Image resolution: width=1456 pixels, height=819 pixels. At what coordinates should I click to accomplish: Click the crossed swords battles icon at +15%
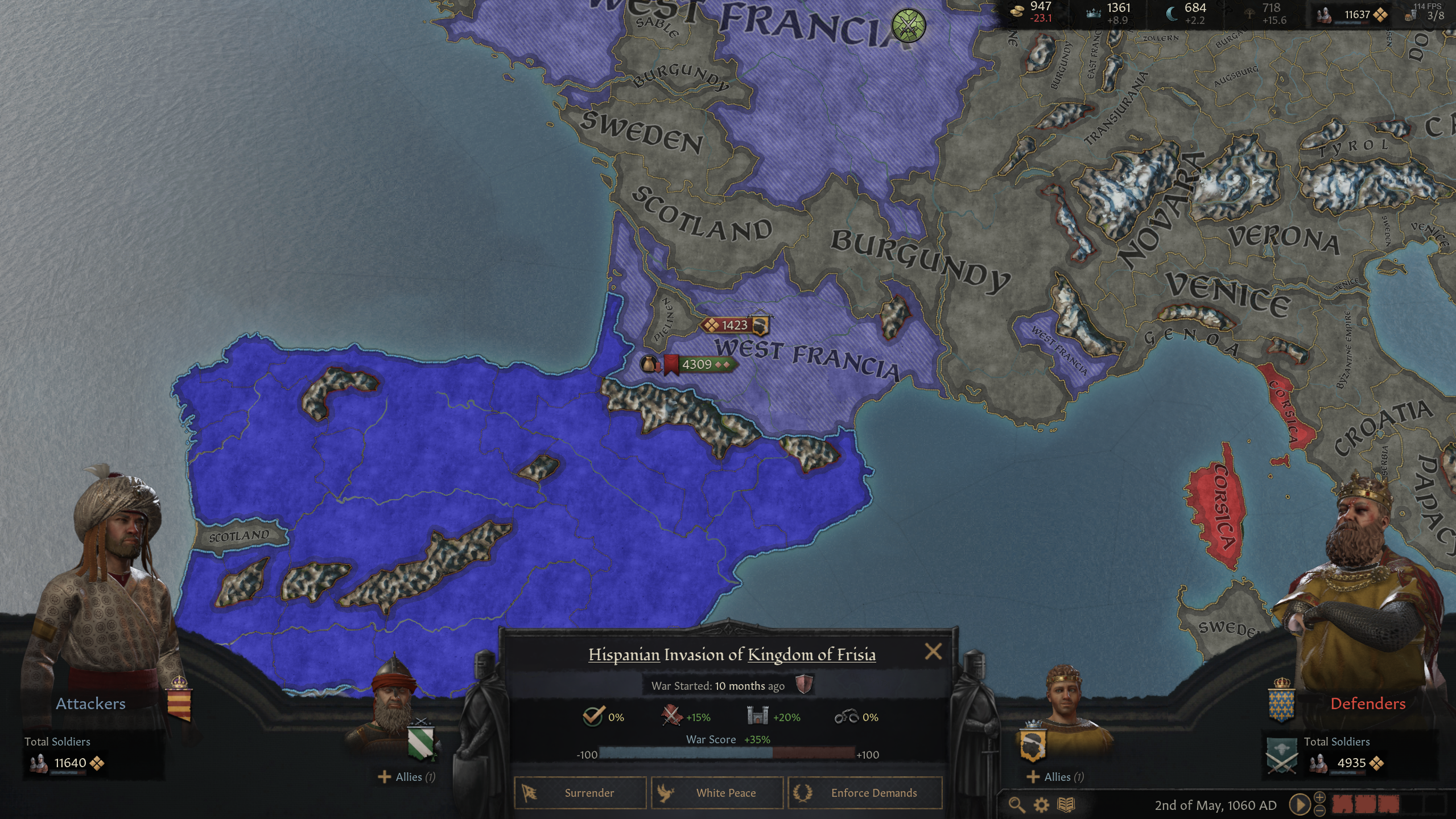(670, 717)
